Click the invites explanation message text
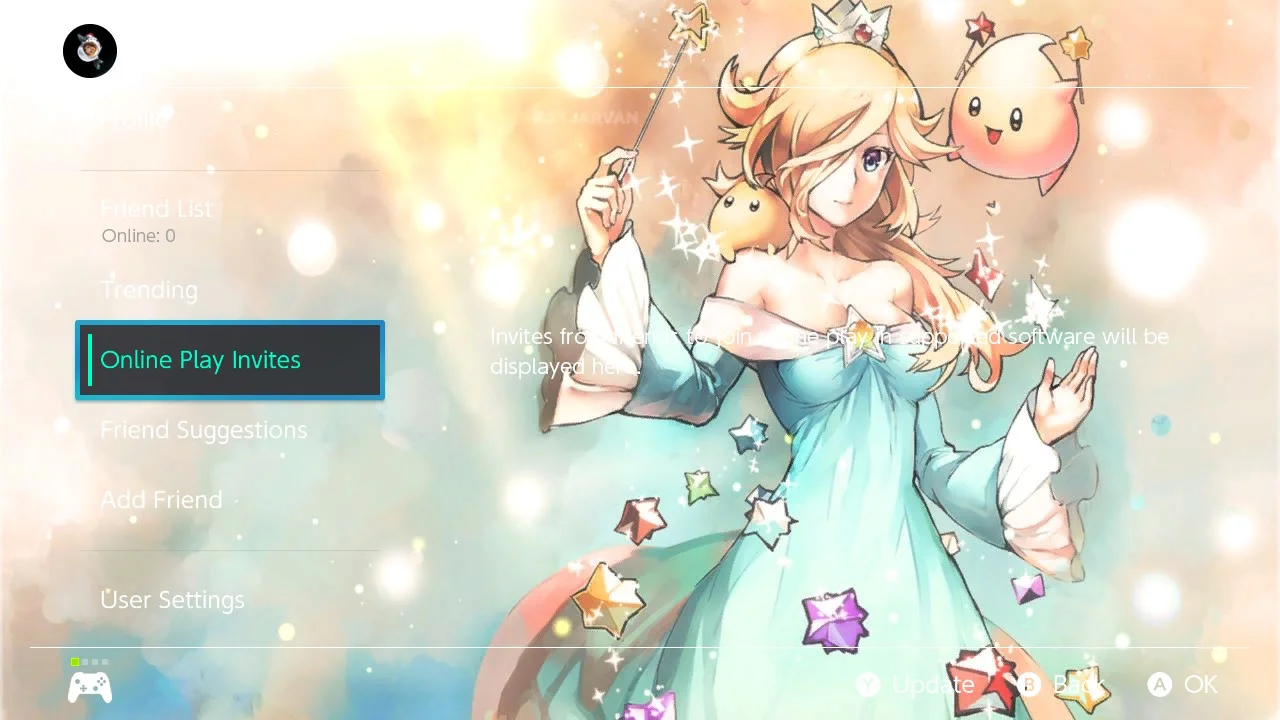1280x720 pixels. pyautogui.click(x=828, y=351)
